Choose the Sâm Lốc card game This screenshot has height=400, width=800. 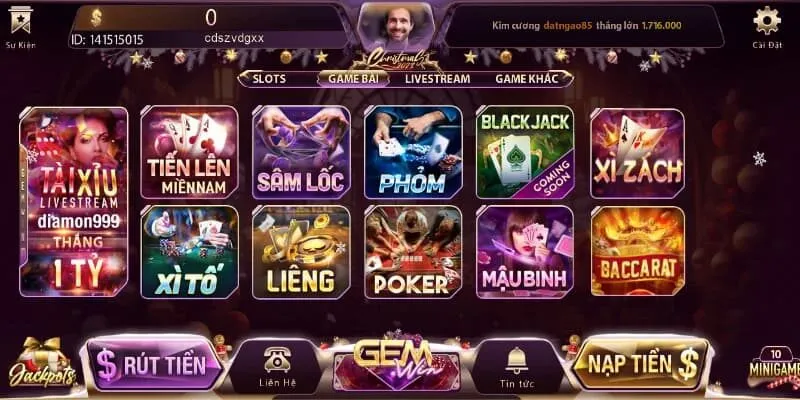(x=301, y=152)
